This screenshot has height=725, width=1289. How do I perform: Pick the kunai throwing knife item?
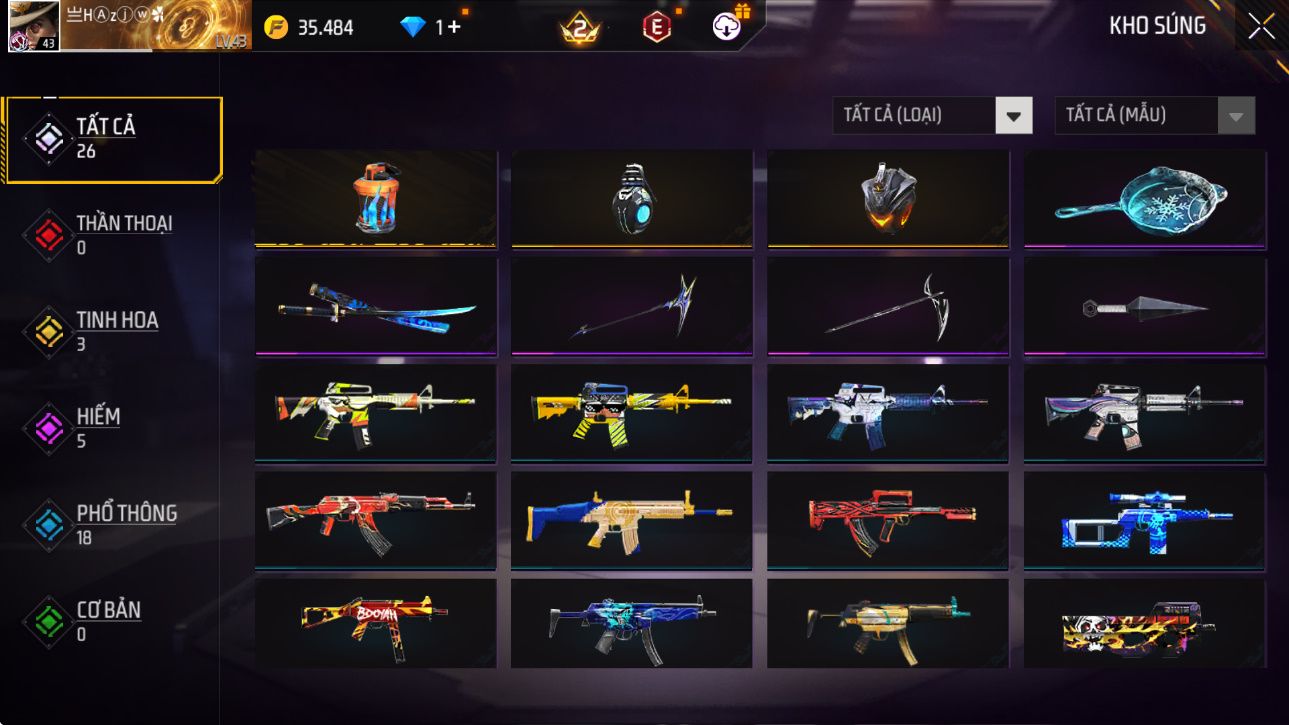pos(1145,307)
